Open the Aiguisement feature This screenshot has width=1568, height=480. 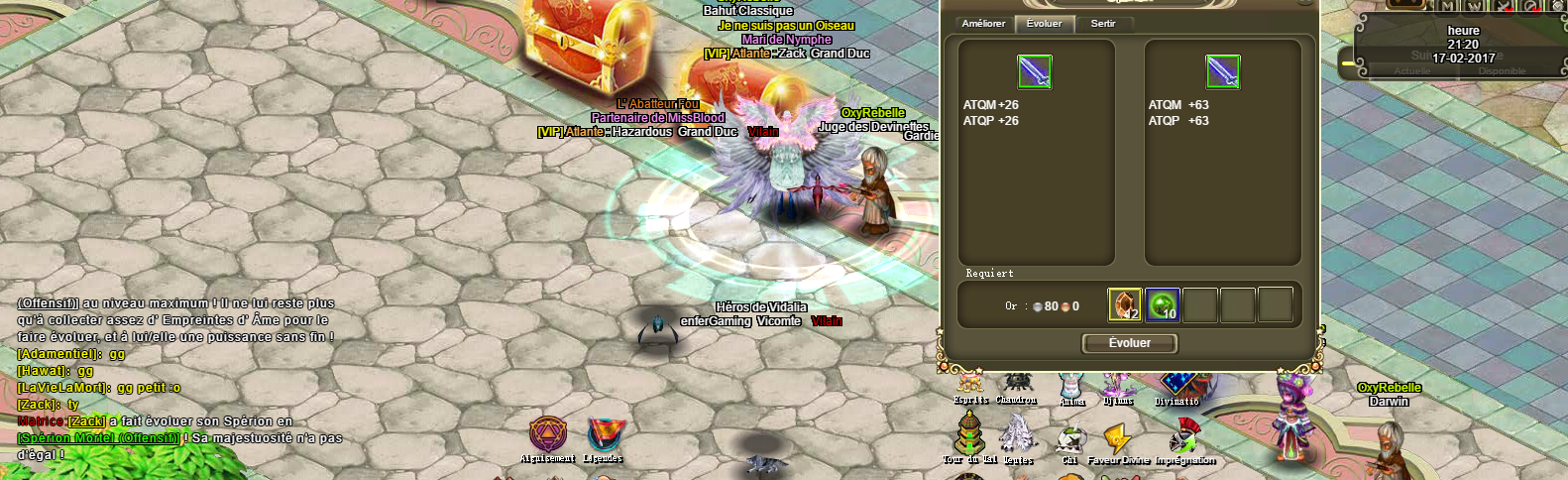[x=547, y=436]
